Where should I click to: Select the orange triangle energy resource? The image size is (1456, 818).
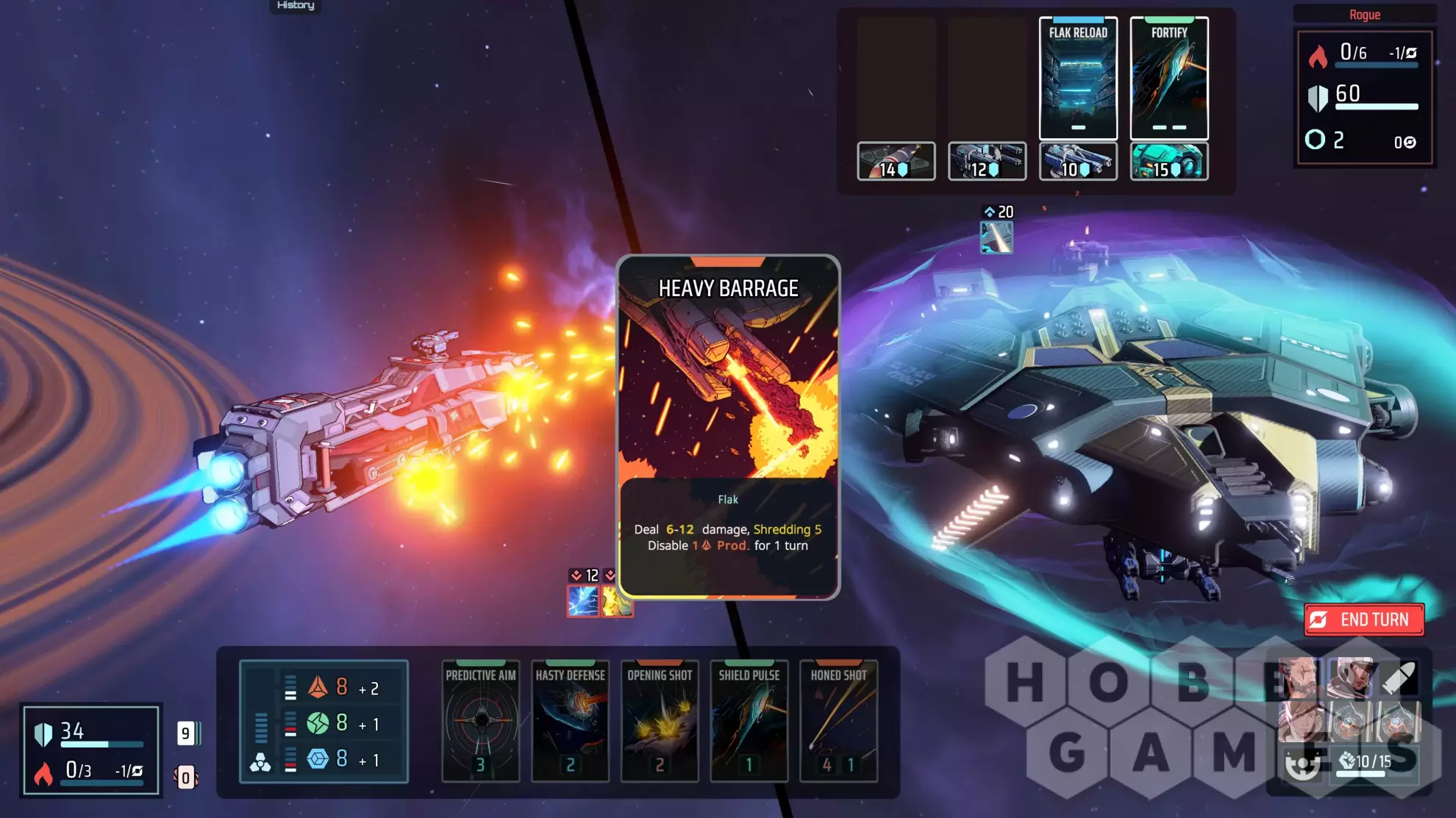tap(318, 687)
